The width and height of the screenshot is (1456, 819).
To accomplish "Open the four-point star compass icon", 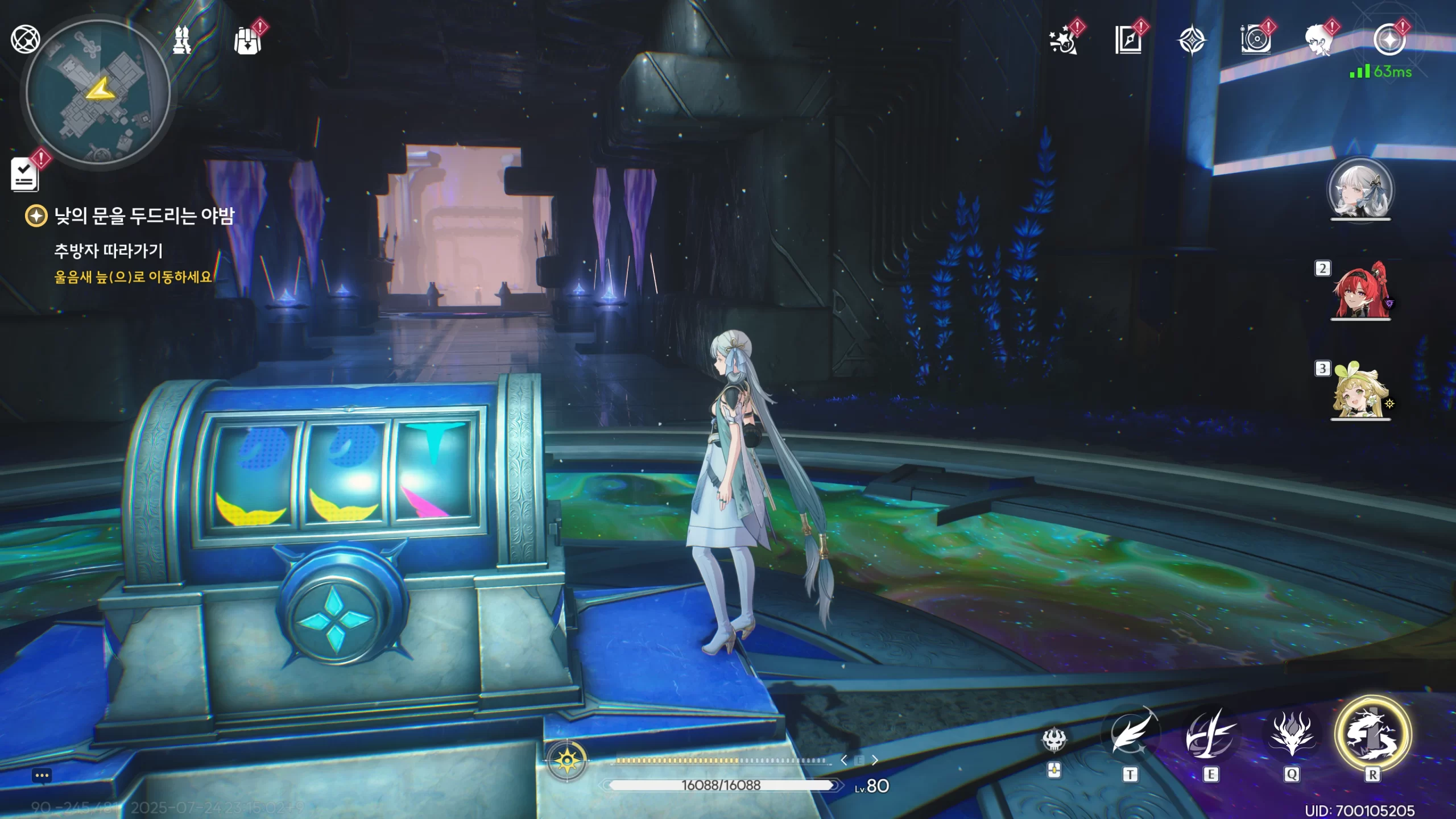I will pyautogui.click(x=1191, y=41).
